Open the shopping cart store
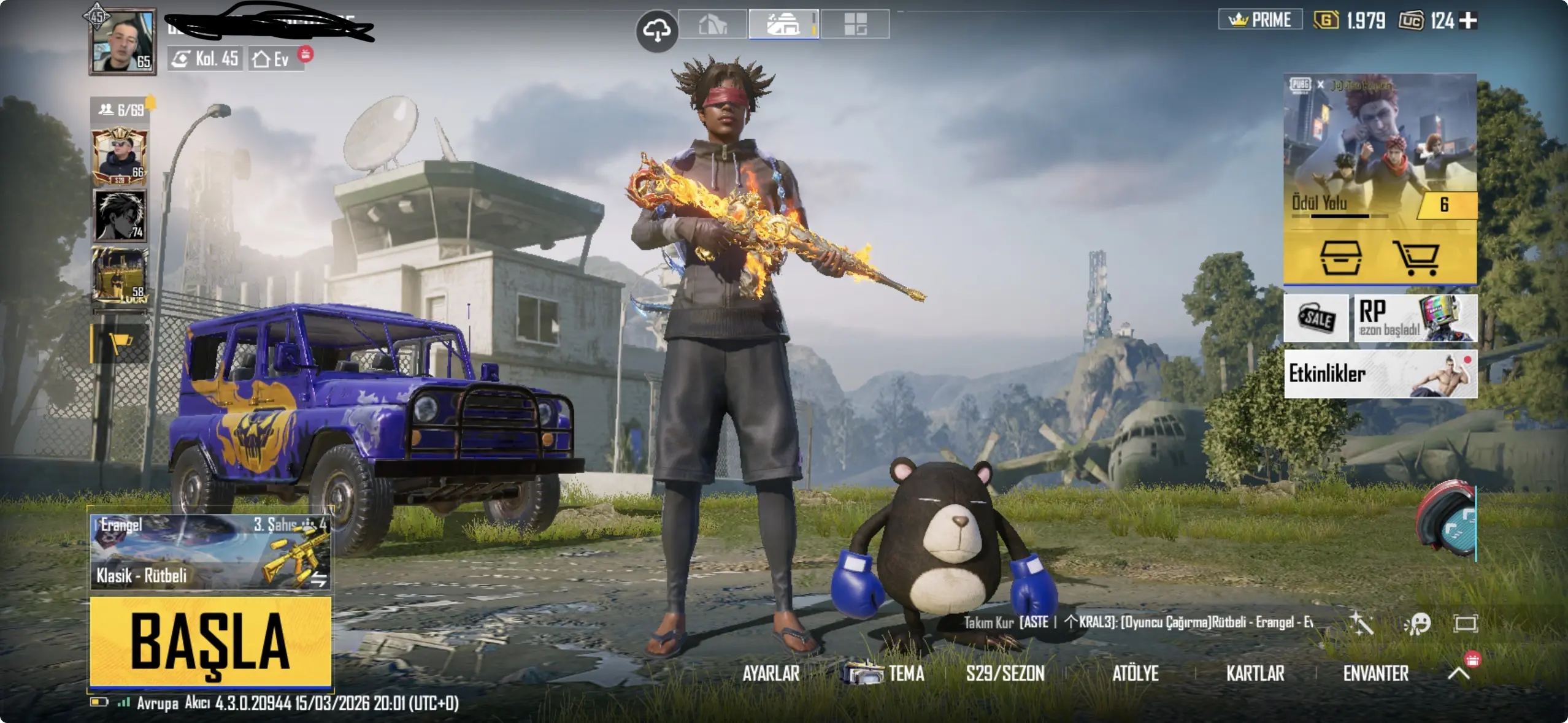Viewport: 1568px width, 723px height. [x=1416, y=258]
